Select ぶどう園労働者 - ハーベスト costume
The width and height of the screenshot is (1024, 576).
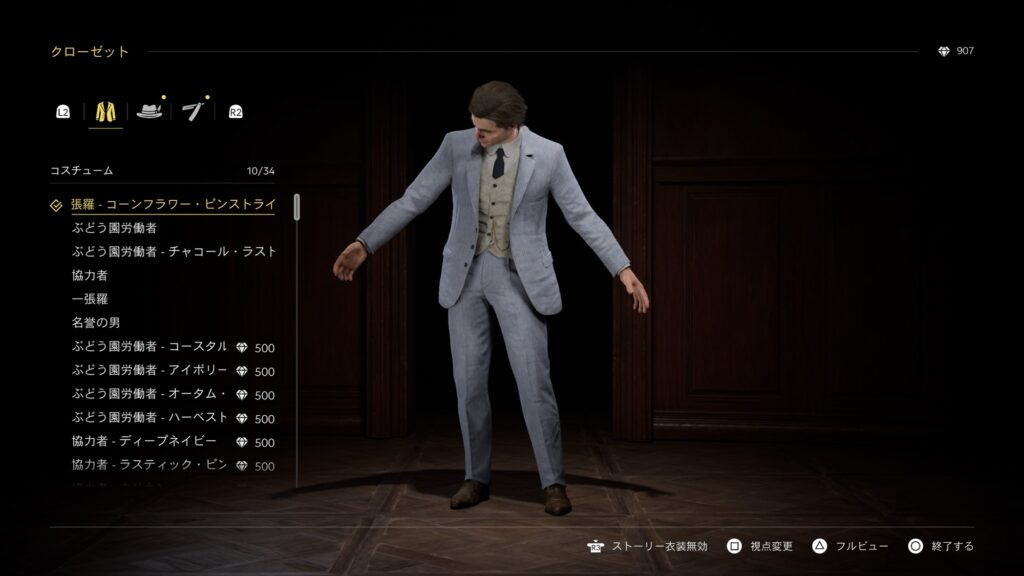point(150,418)
